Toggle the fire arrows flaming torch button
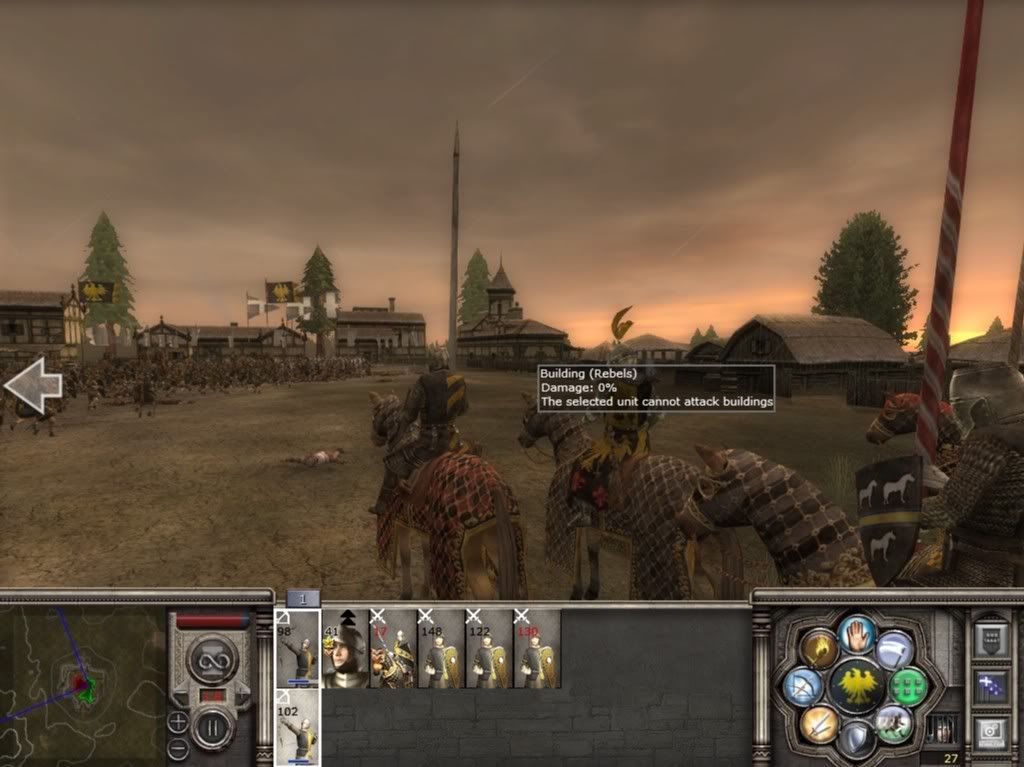 pyautogui.click(x=818, y=650)
